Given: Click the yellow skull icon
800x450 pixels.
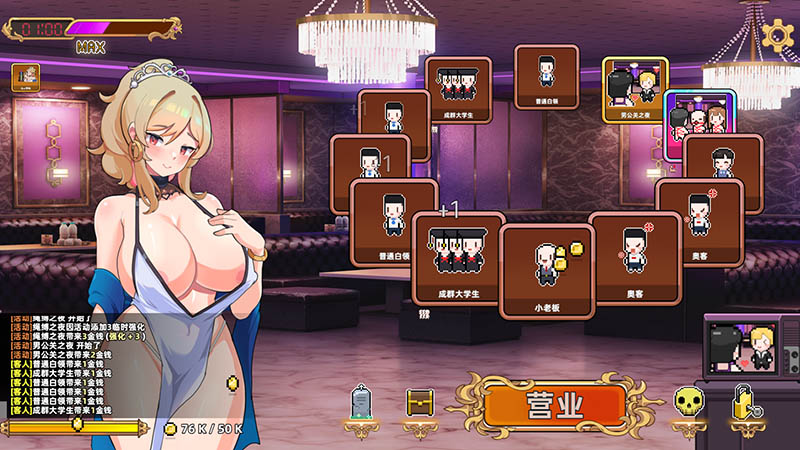Looking at the screenshot, I should click(687, 404).
